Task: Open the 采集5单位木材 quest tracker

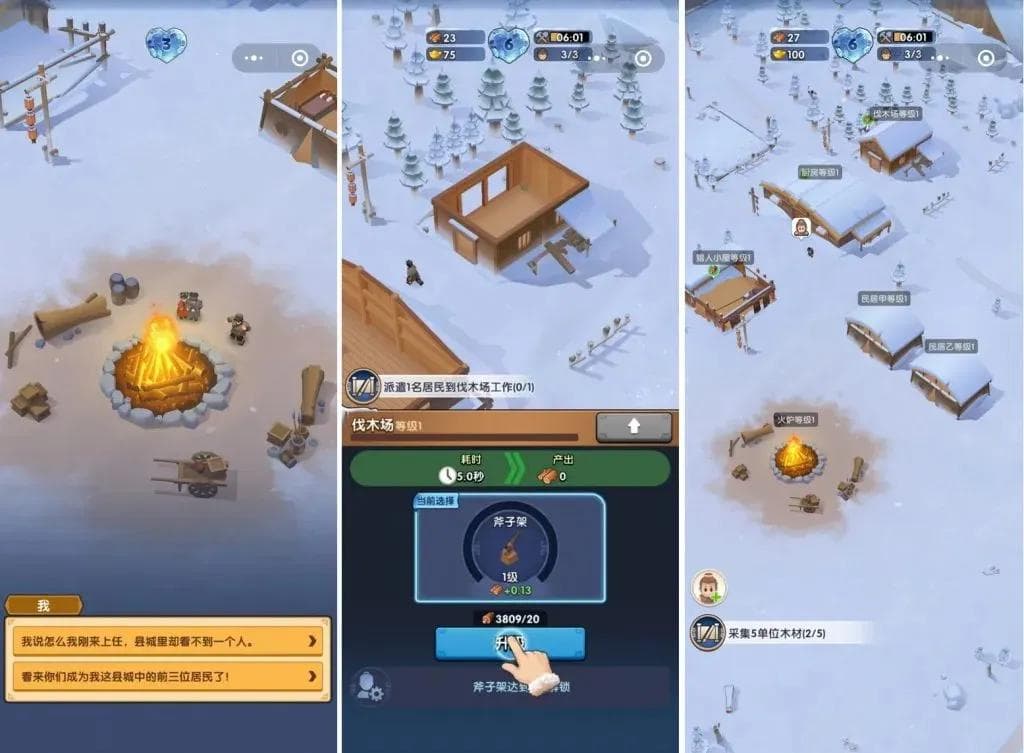Action: (780, 632)
